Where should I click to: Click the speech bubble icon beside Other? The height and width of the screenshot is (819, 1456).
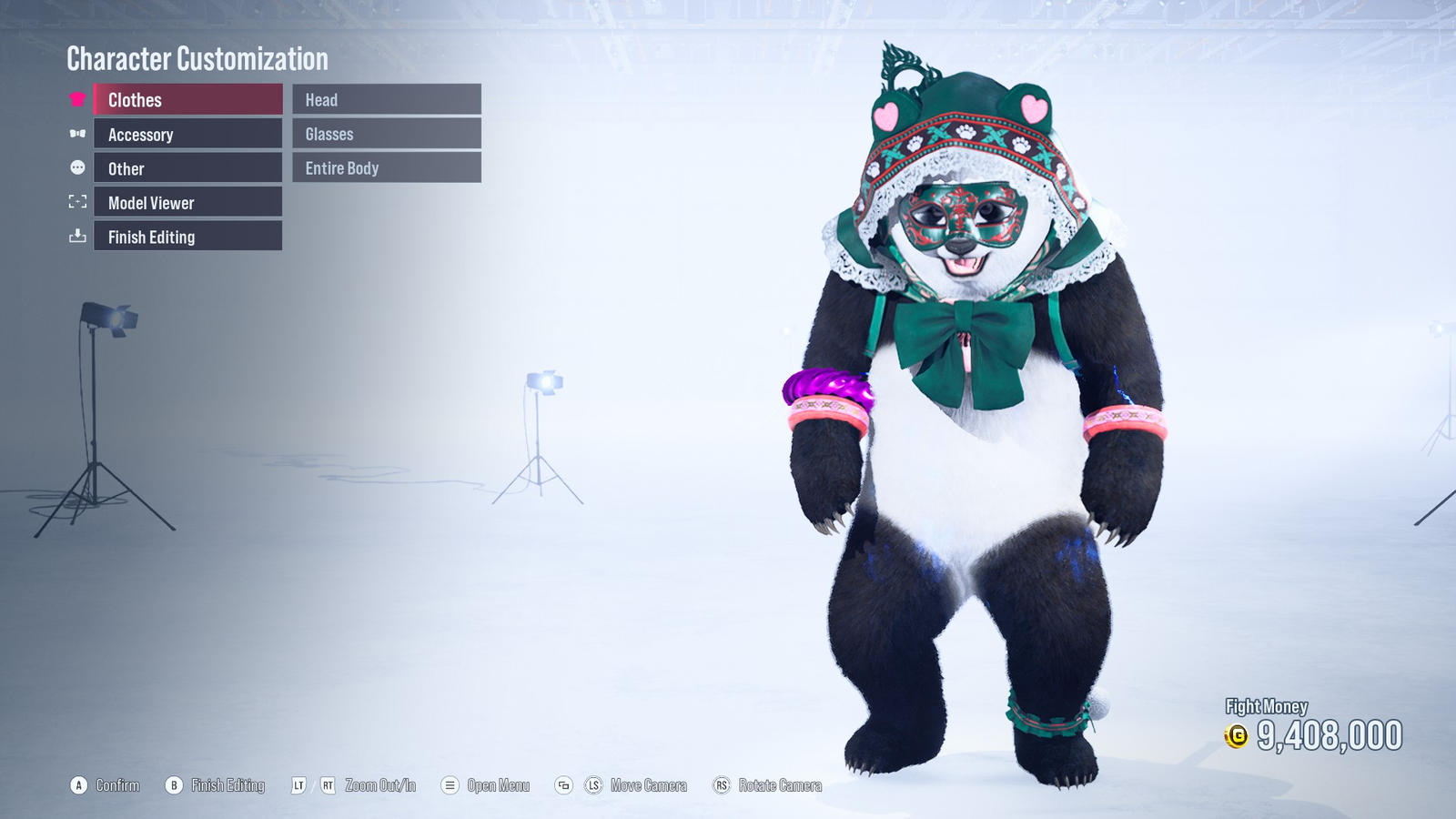coord(77,167)
